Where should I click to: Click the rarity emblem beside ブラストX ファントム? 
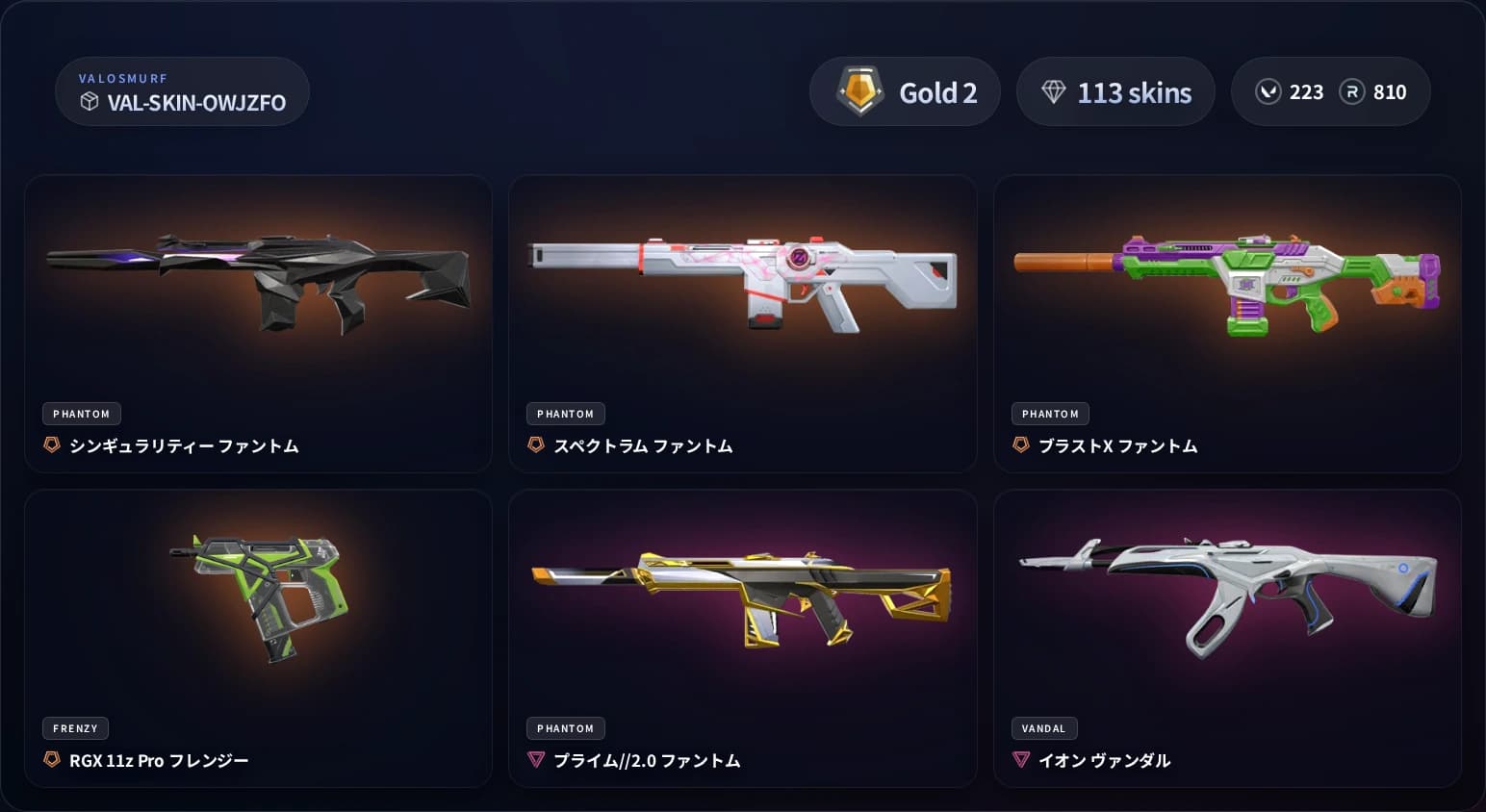click(1020, 445)
